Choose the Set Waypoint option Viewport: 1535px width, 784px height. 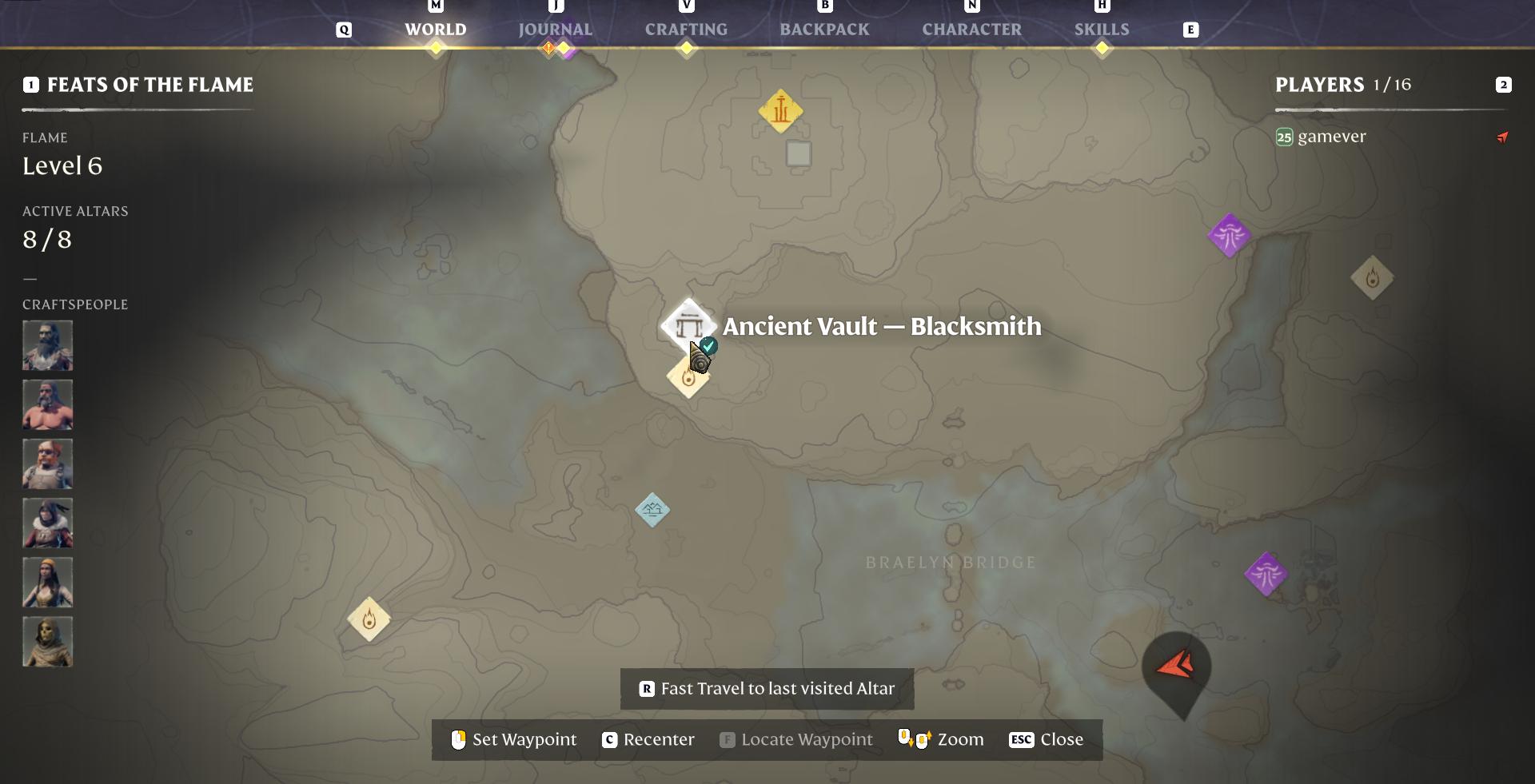click(513, 739)
